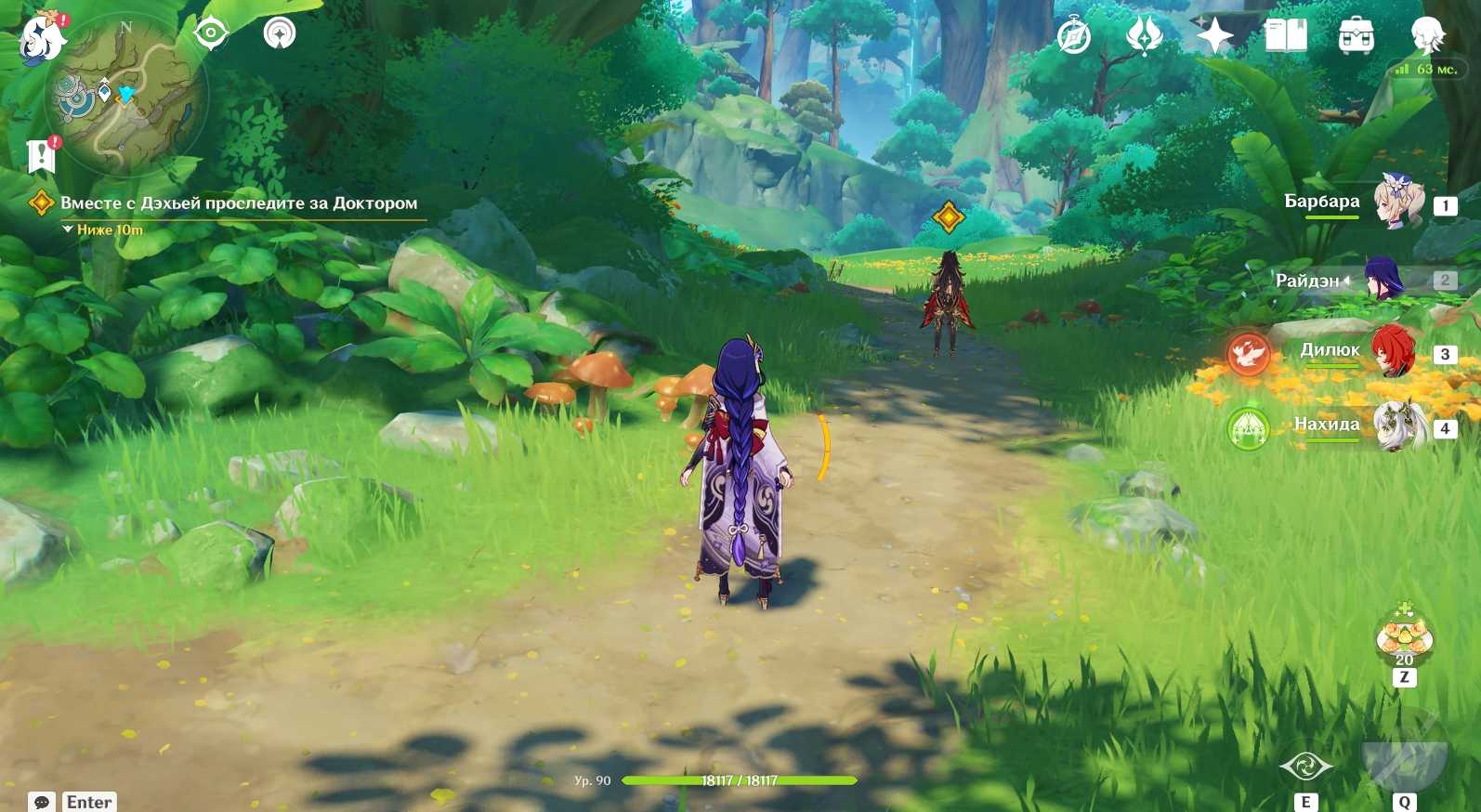Open the circular minimap
Screen dimensions: 1481x812
[x=126, y=98]
